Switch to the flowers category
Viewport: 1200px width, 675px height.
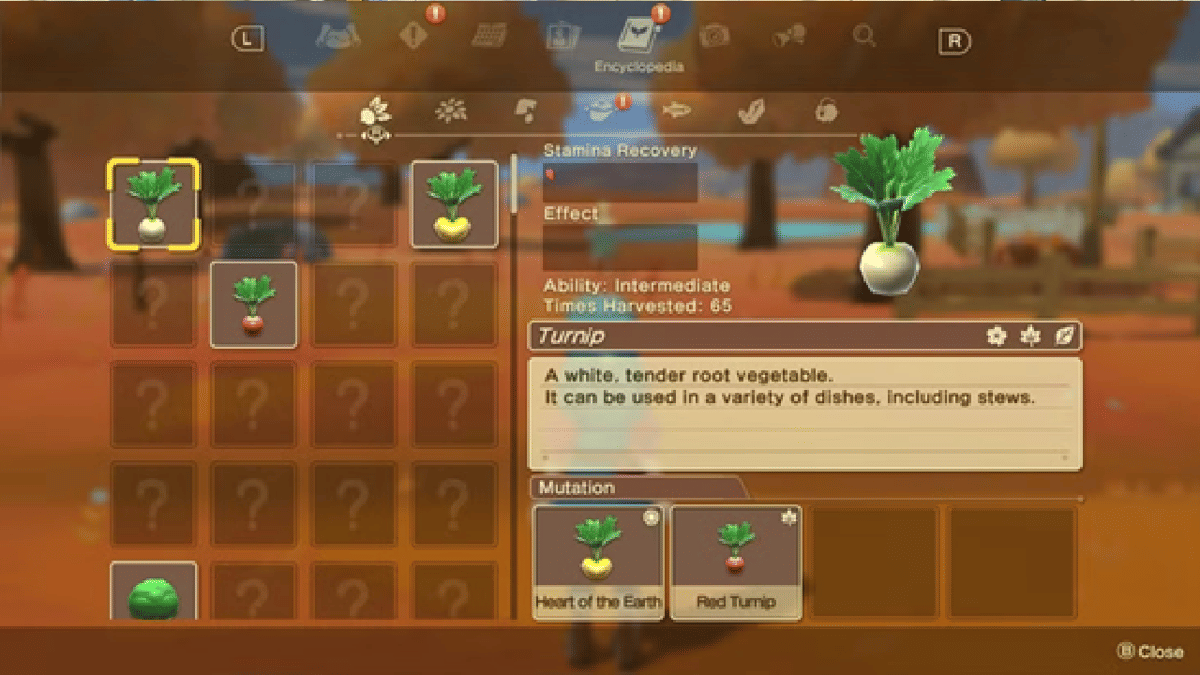[451, 110]
